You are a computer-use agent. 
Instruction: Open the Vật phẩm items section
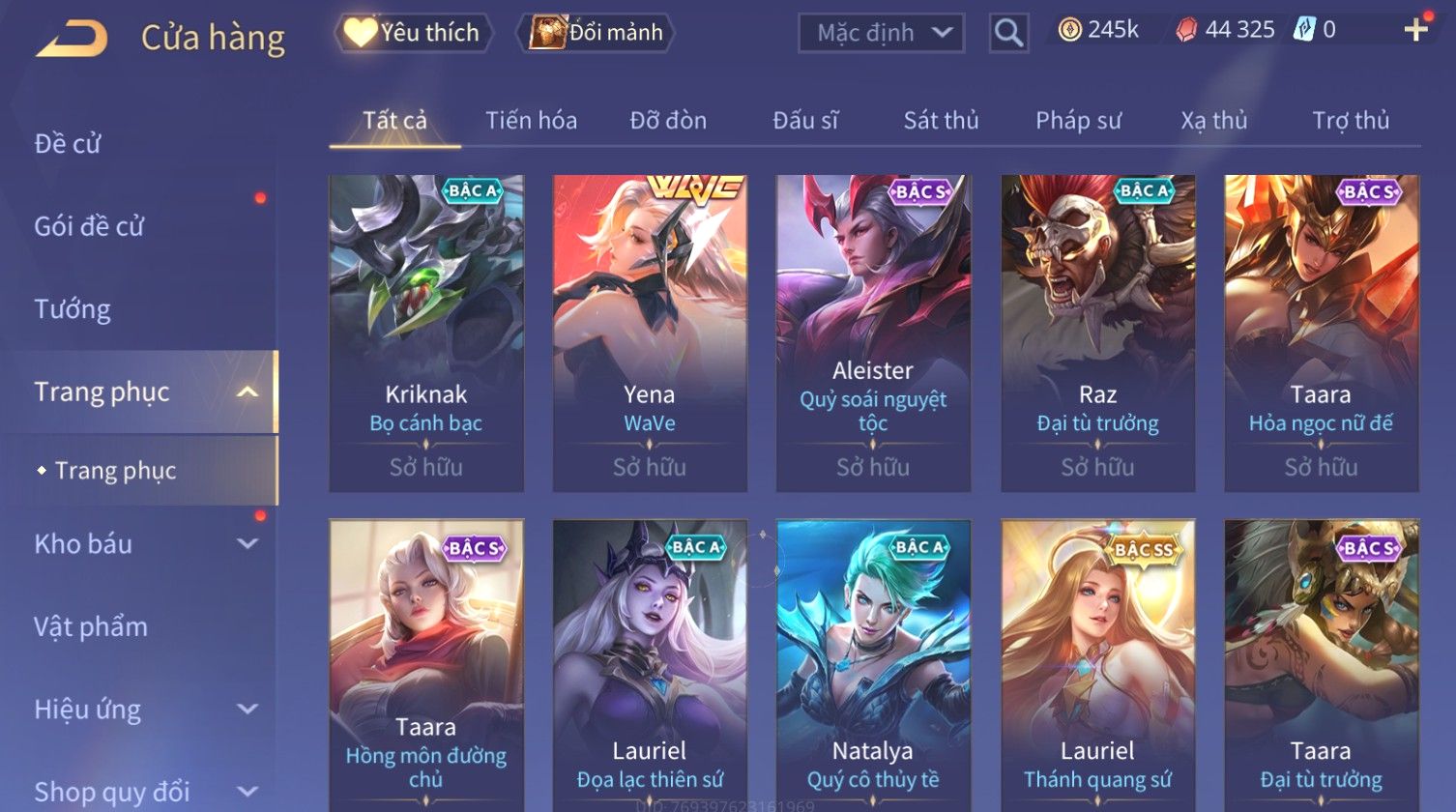(91, 626)
